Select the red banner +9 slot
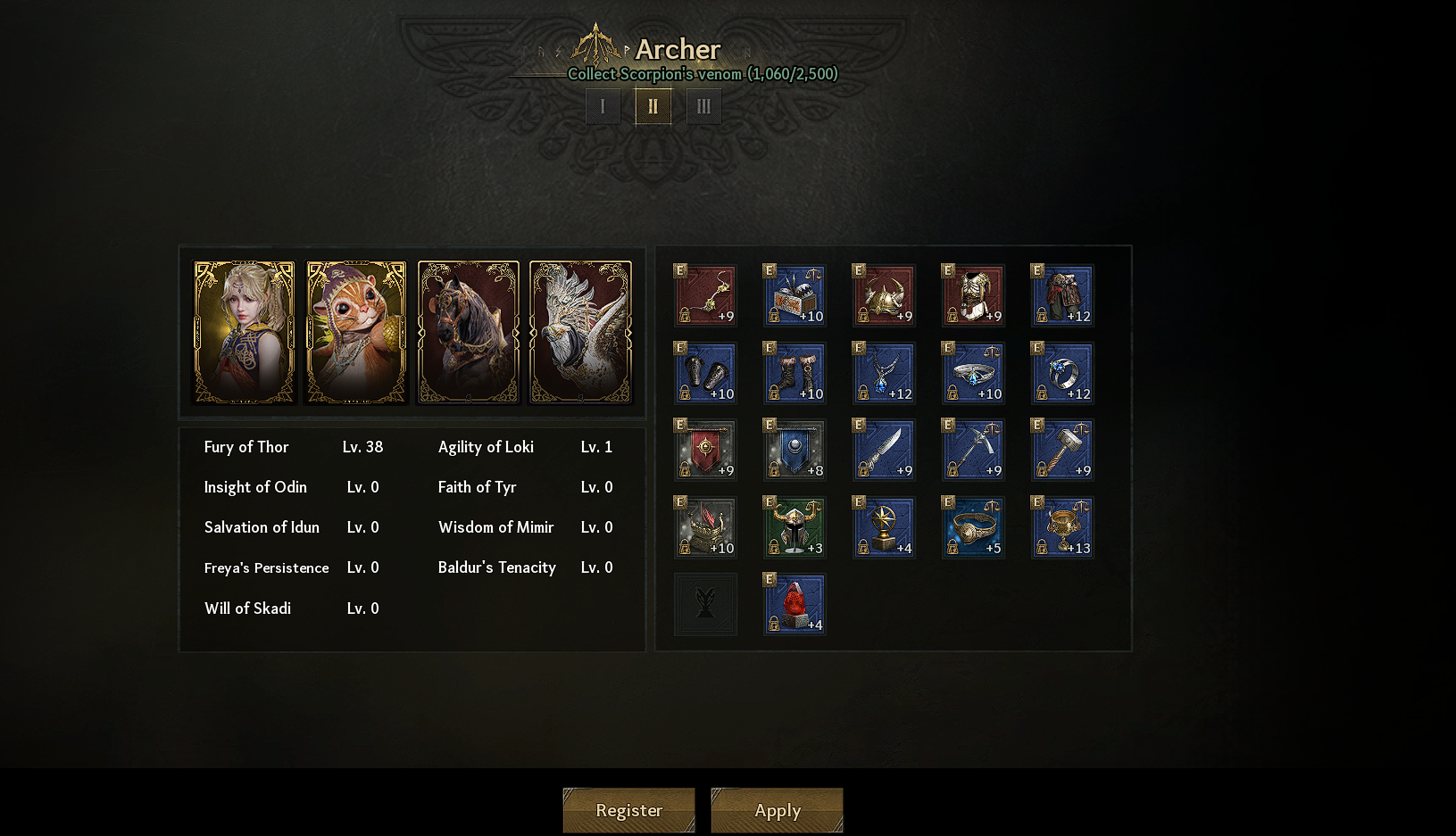 [x=705, y=450]
